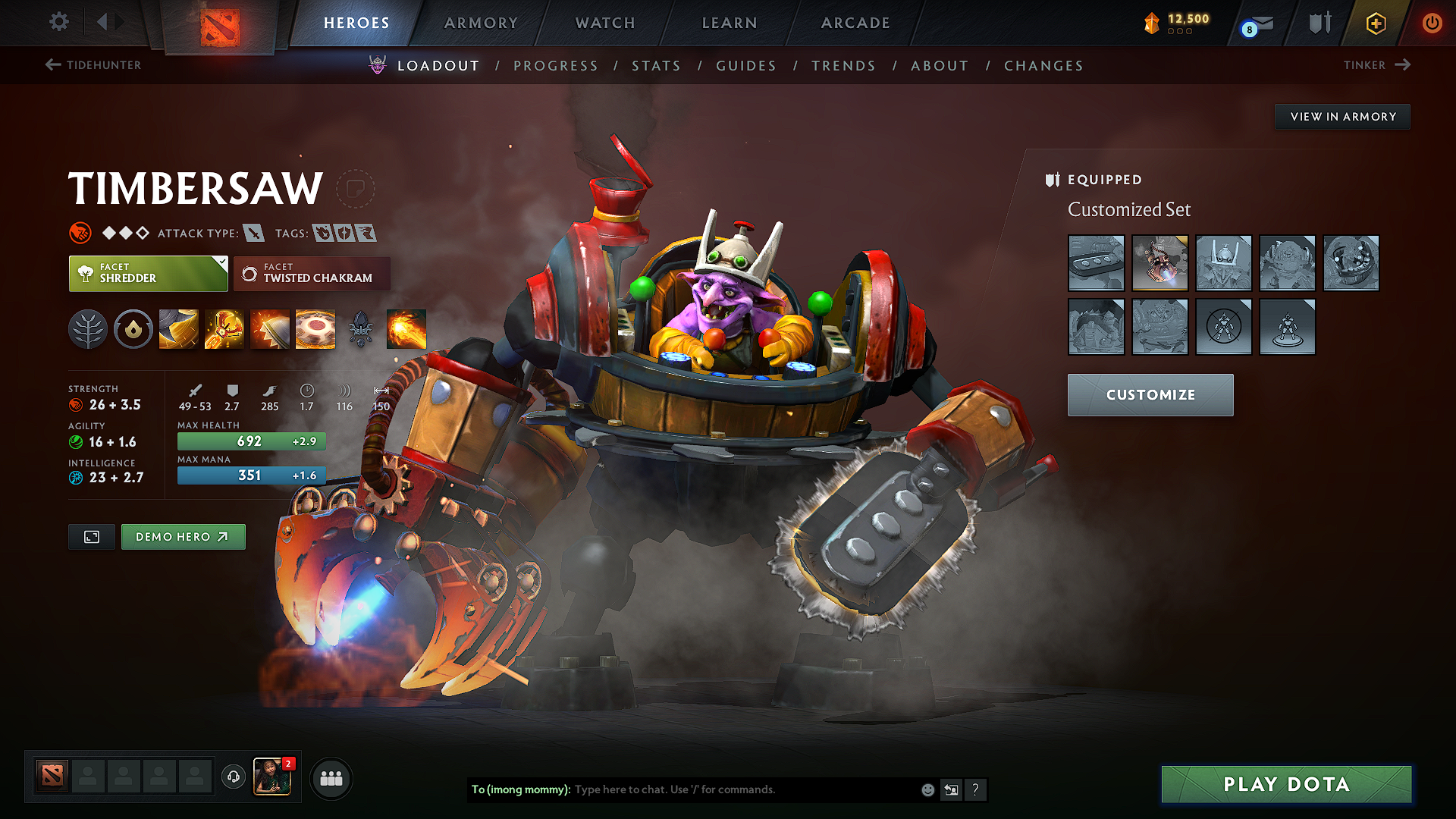Switch to the Armory tab
This screenshot has height=819, width=1456.
pos(481,23)
